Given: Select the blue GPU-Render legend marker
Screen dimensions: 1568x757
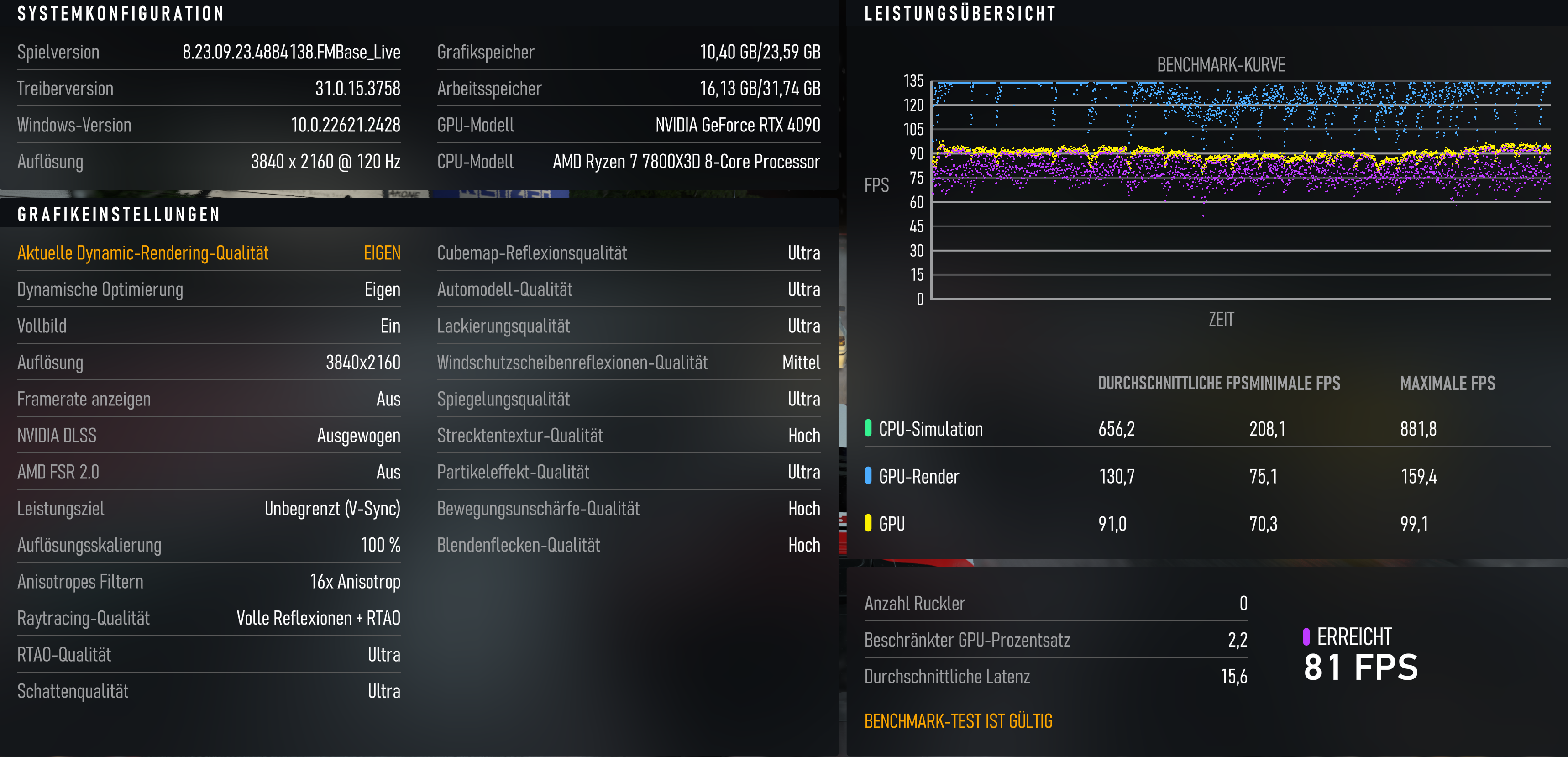Looking at the screenshot, I should tap(869, 476).
